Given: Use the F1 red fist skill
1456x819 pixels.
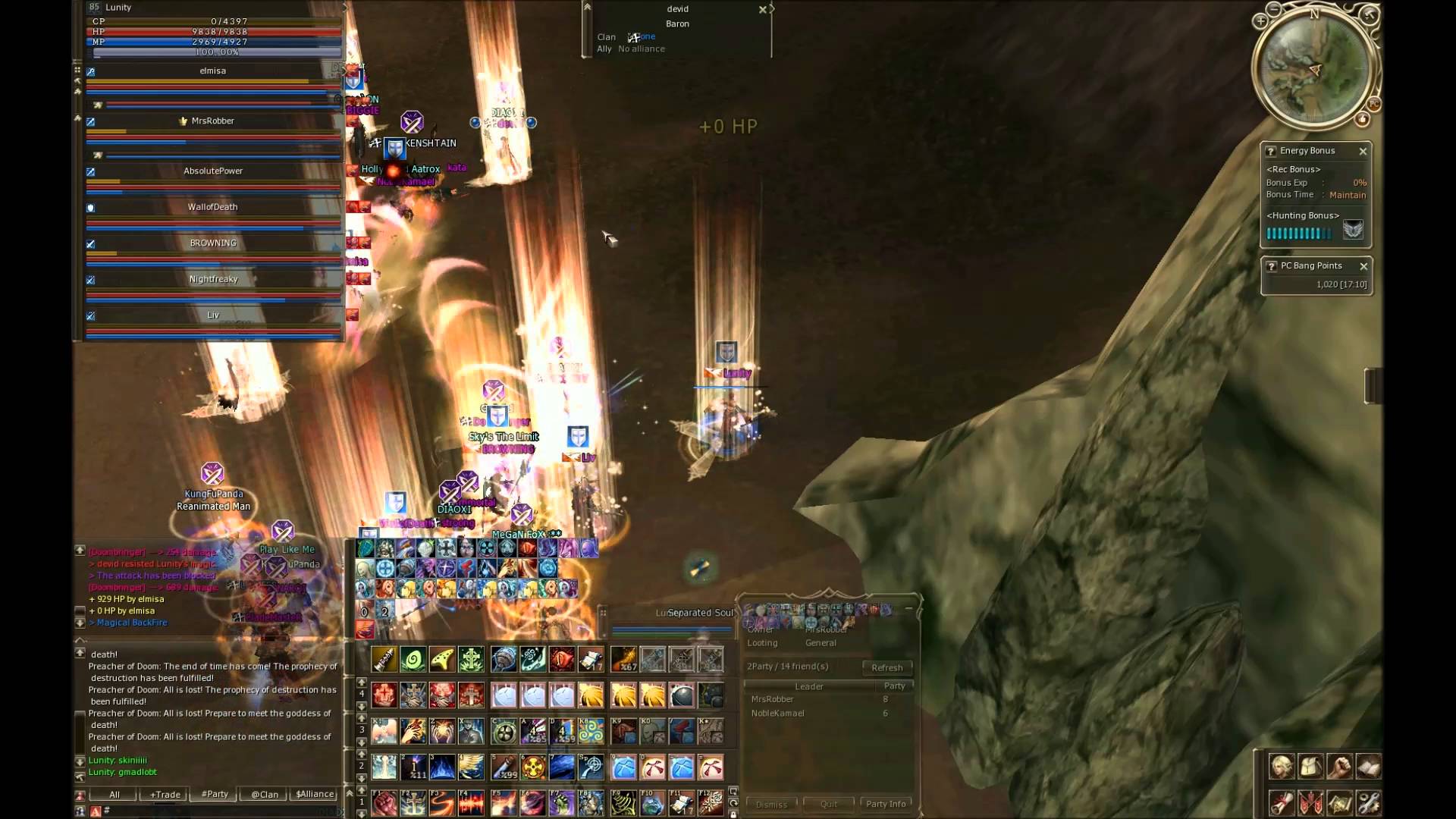Looking at the screenshot, I should 384,802.
